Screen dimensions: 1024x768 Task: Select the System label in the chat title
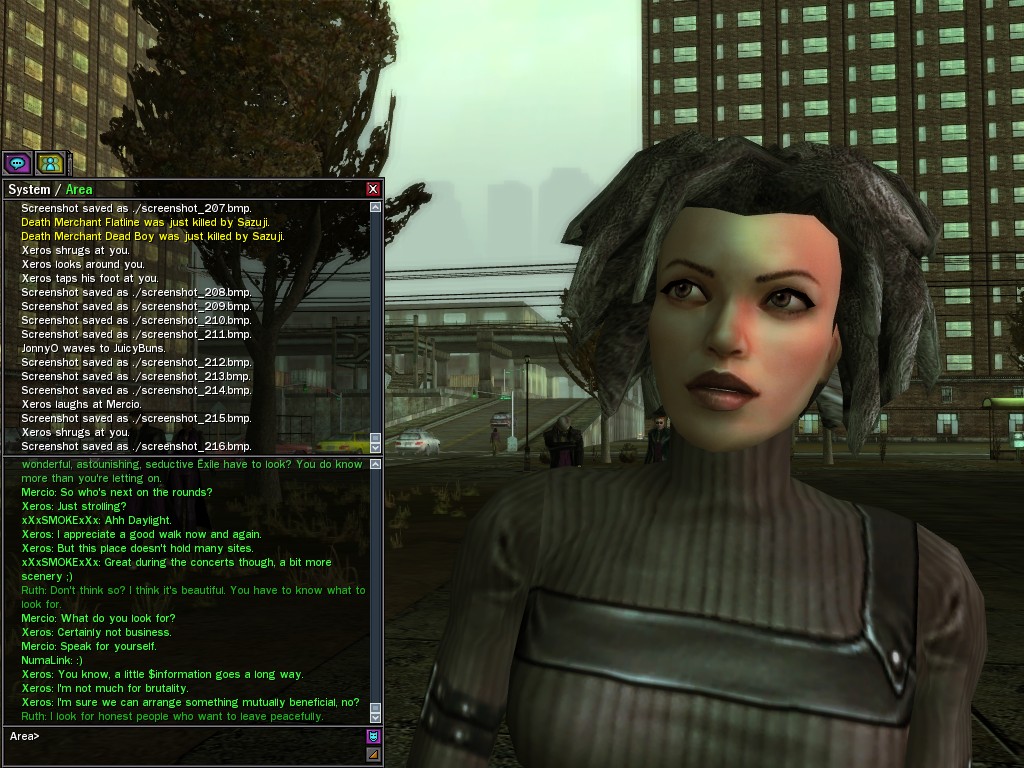tap(29, 189)
